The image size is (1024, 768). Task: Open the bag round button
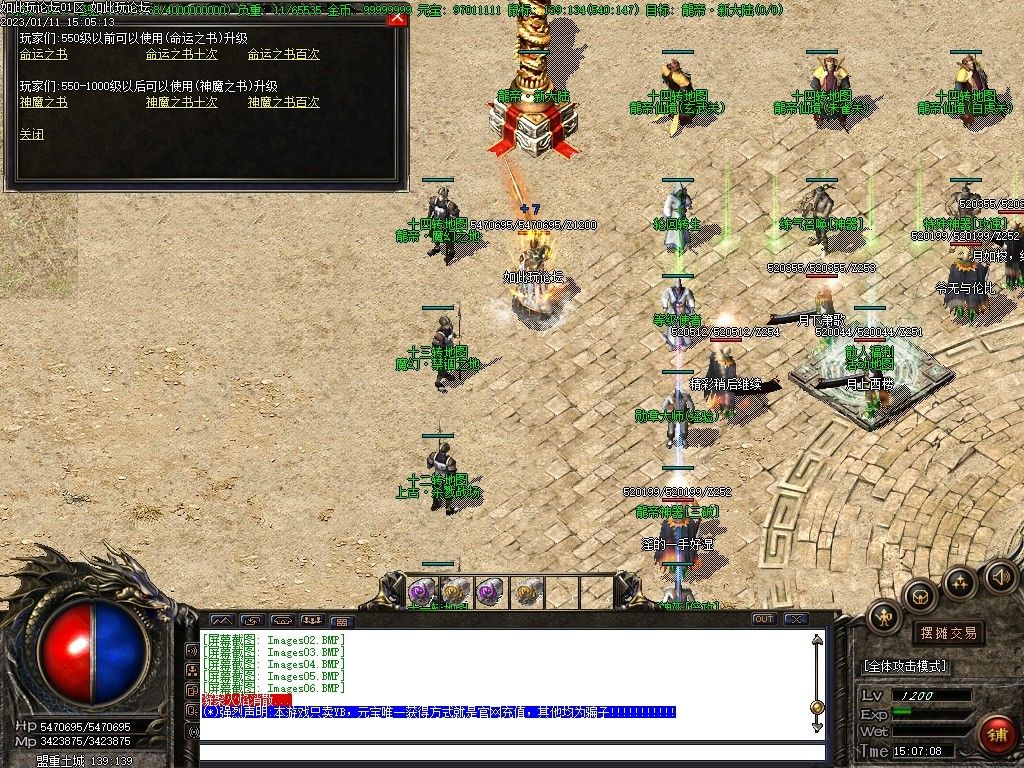click(920, 596)
